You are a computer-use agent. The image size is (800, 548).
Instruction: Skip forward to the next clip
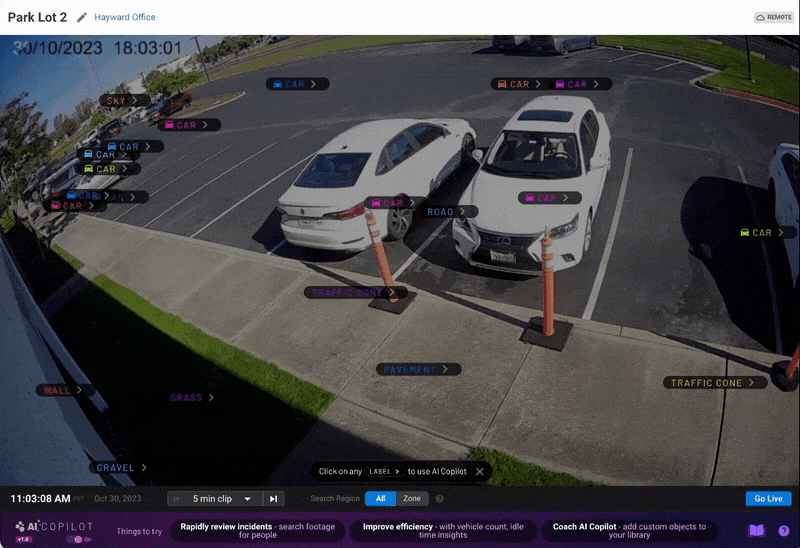click(274, 499)
